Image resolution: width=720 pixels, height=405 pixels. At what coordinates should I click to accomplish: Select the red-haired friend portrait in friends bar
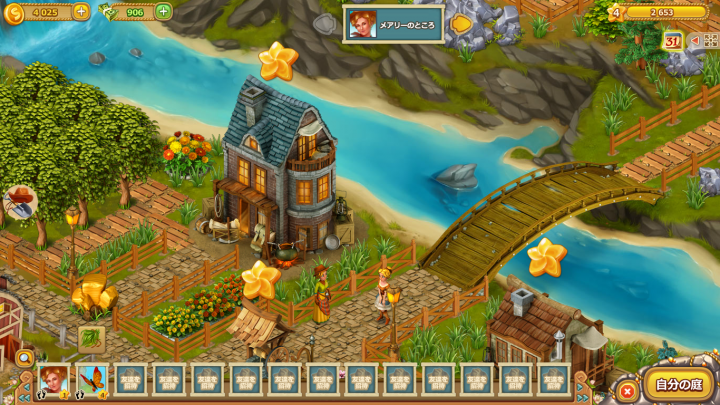click(53, 380)
